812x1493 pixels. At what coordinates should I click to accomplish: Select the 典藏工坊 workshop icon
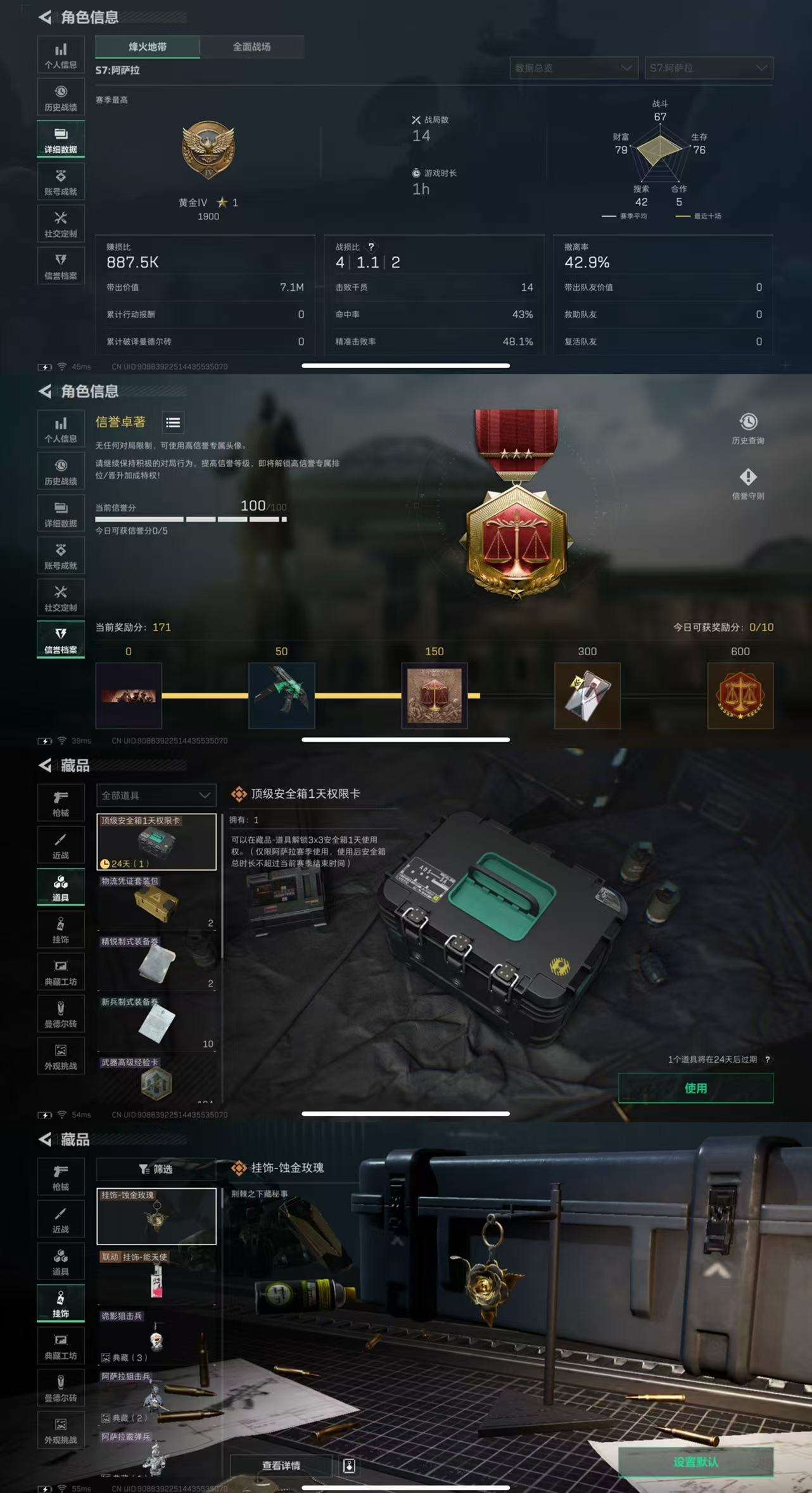(61, 971)
